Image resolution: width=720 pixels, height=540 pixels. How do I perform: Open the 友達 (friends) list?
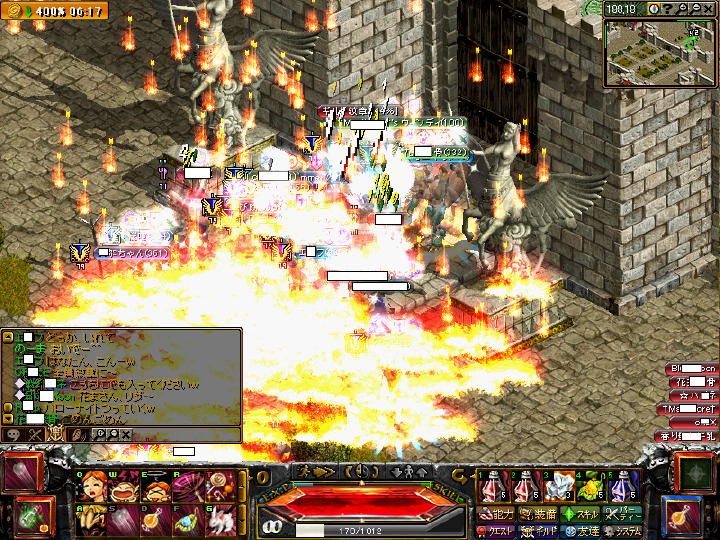577,529
